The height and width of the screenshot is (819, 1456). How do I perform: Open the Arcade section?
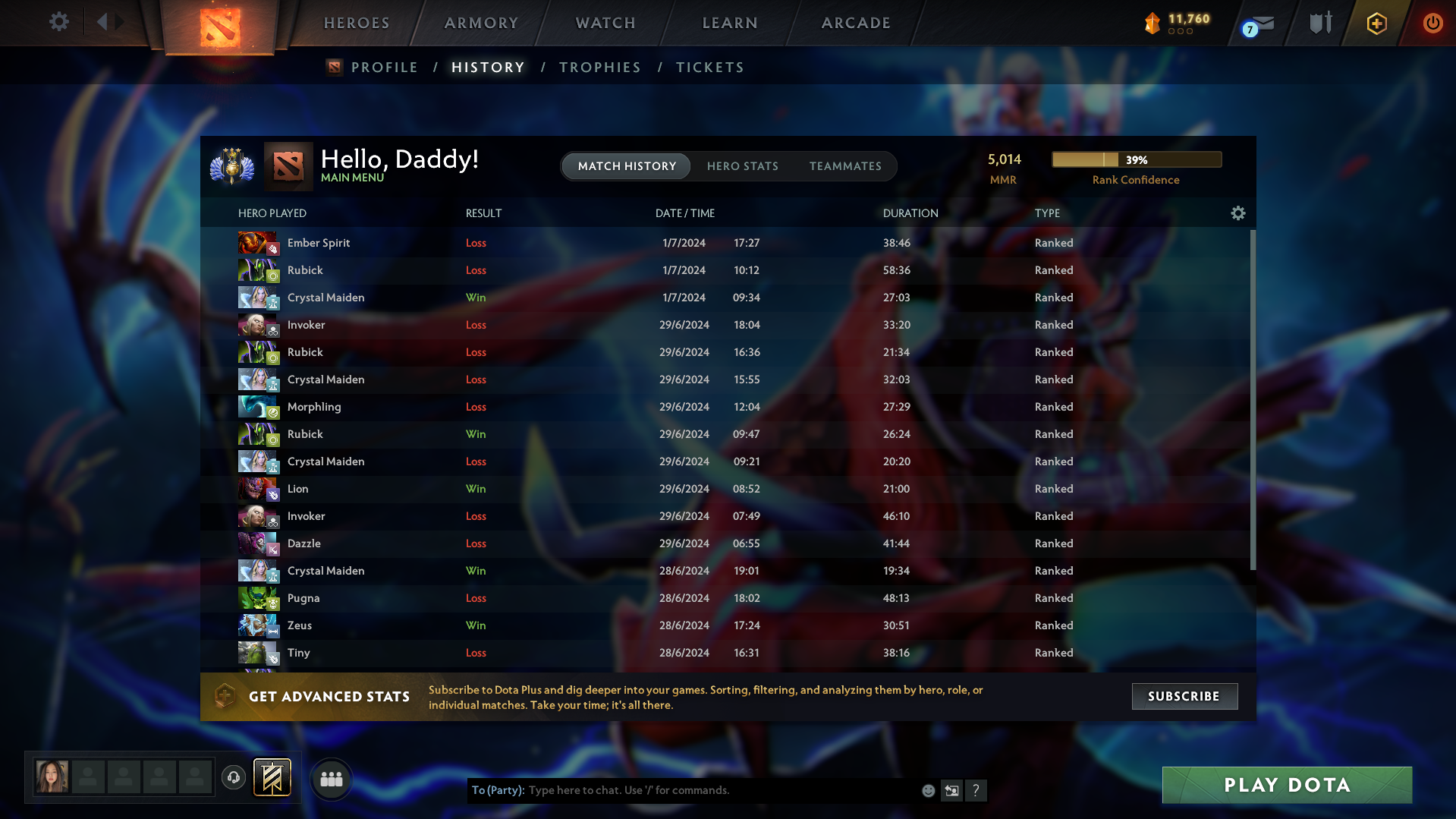pyautogui.click(x=855, y=23)
